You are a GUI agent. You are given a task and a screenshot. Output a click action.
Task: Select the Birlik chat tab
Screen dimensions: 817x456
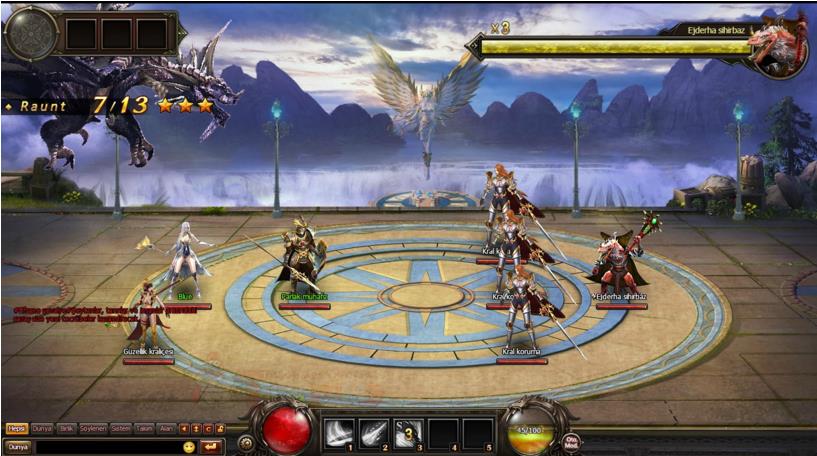pos(68,428)
